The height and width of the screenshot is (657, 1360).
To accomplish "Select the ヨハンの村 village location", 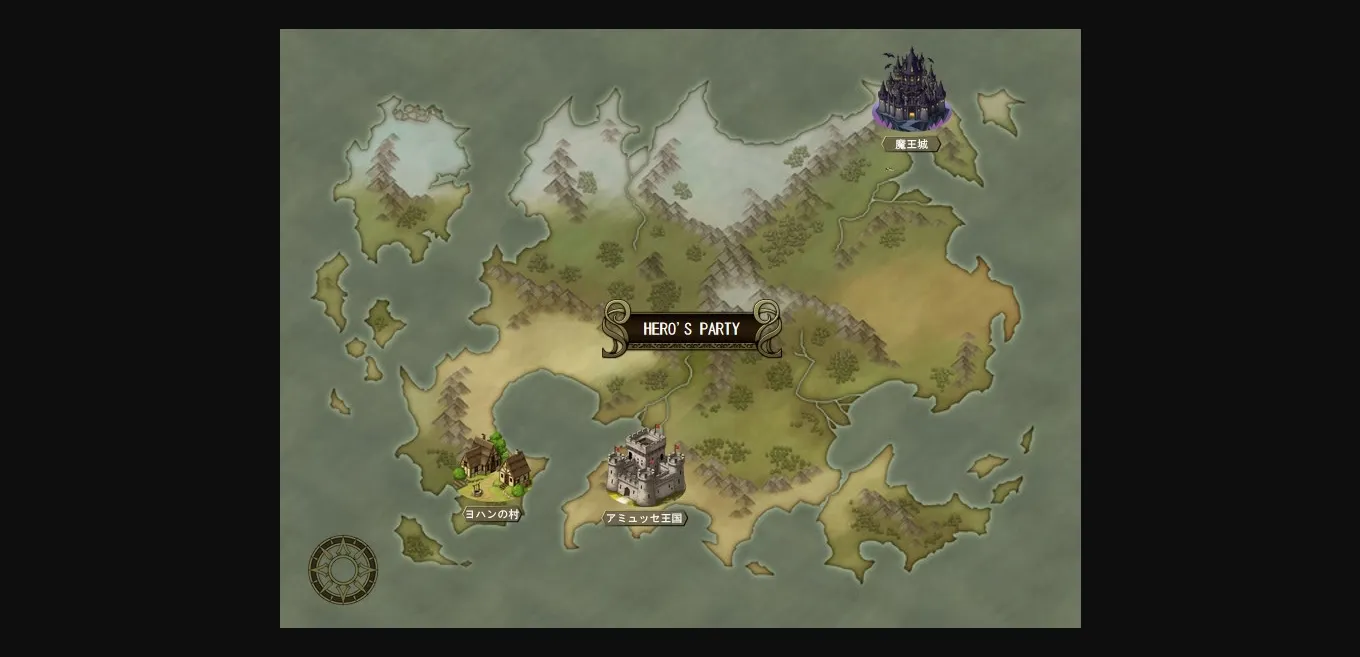I will pos(493,468).
